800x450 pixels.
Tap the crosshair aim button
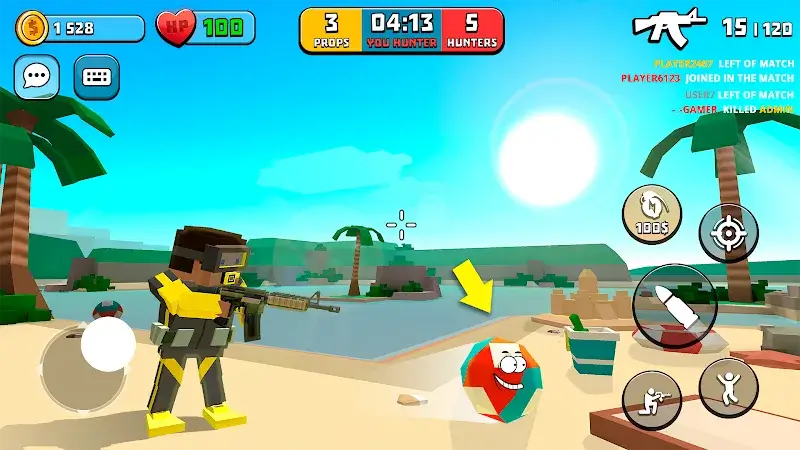click(x=728, y=233)
